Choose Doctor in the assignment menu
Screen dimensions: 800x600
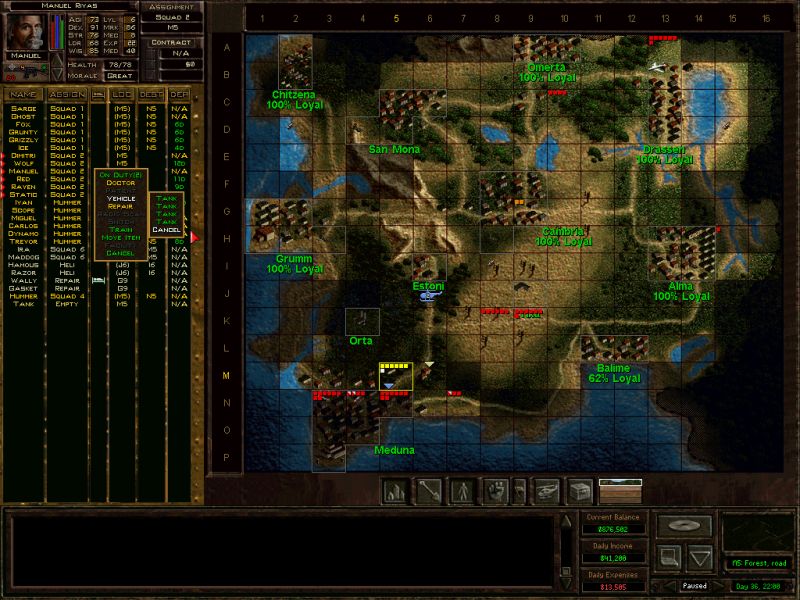[119, 183]
